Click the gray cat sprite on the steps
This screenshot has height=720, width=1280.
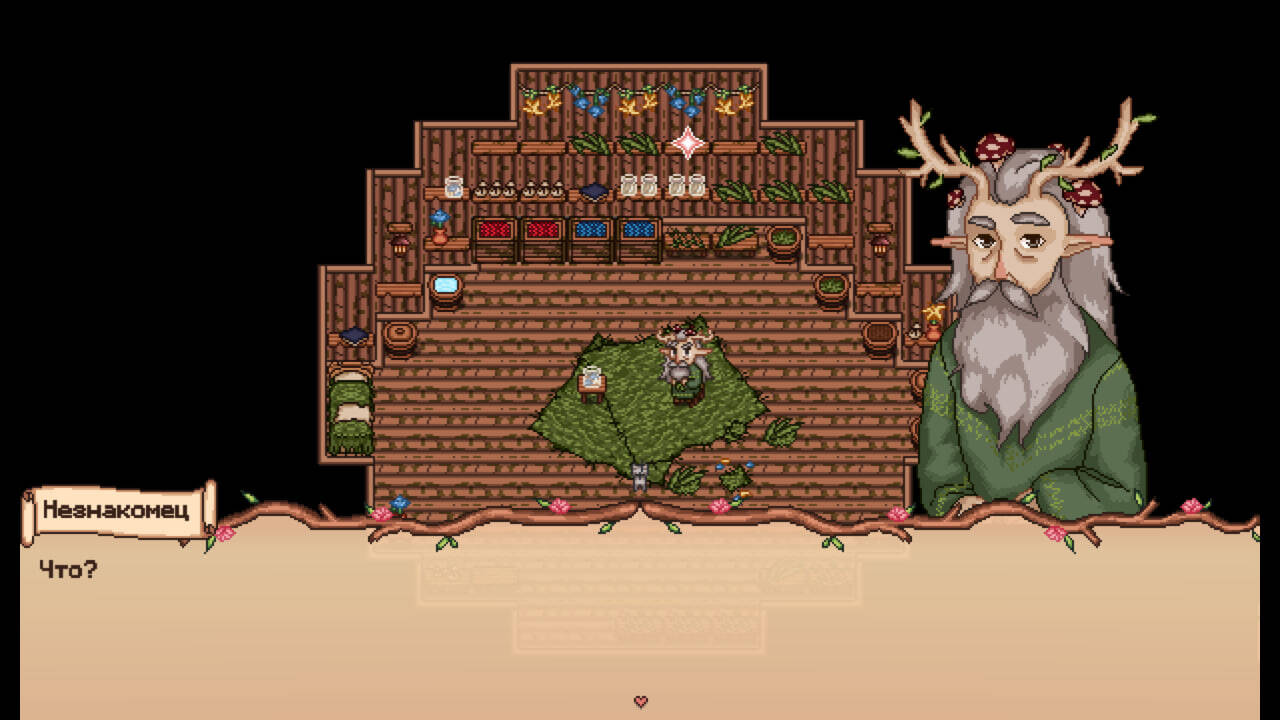click(638, 475)
